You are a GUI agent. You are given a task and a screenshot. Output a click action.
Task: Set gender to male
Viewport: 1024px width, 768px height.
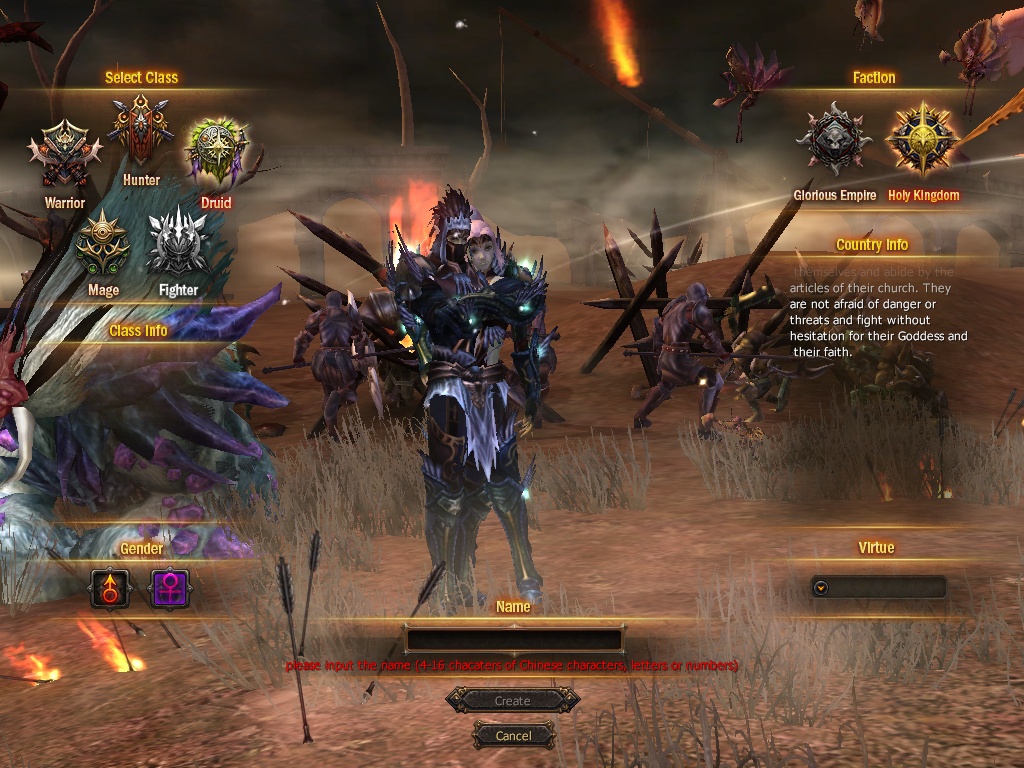tap(110, 588)
